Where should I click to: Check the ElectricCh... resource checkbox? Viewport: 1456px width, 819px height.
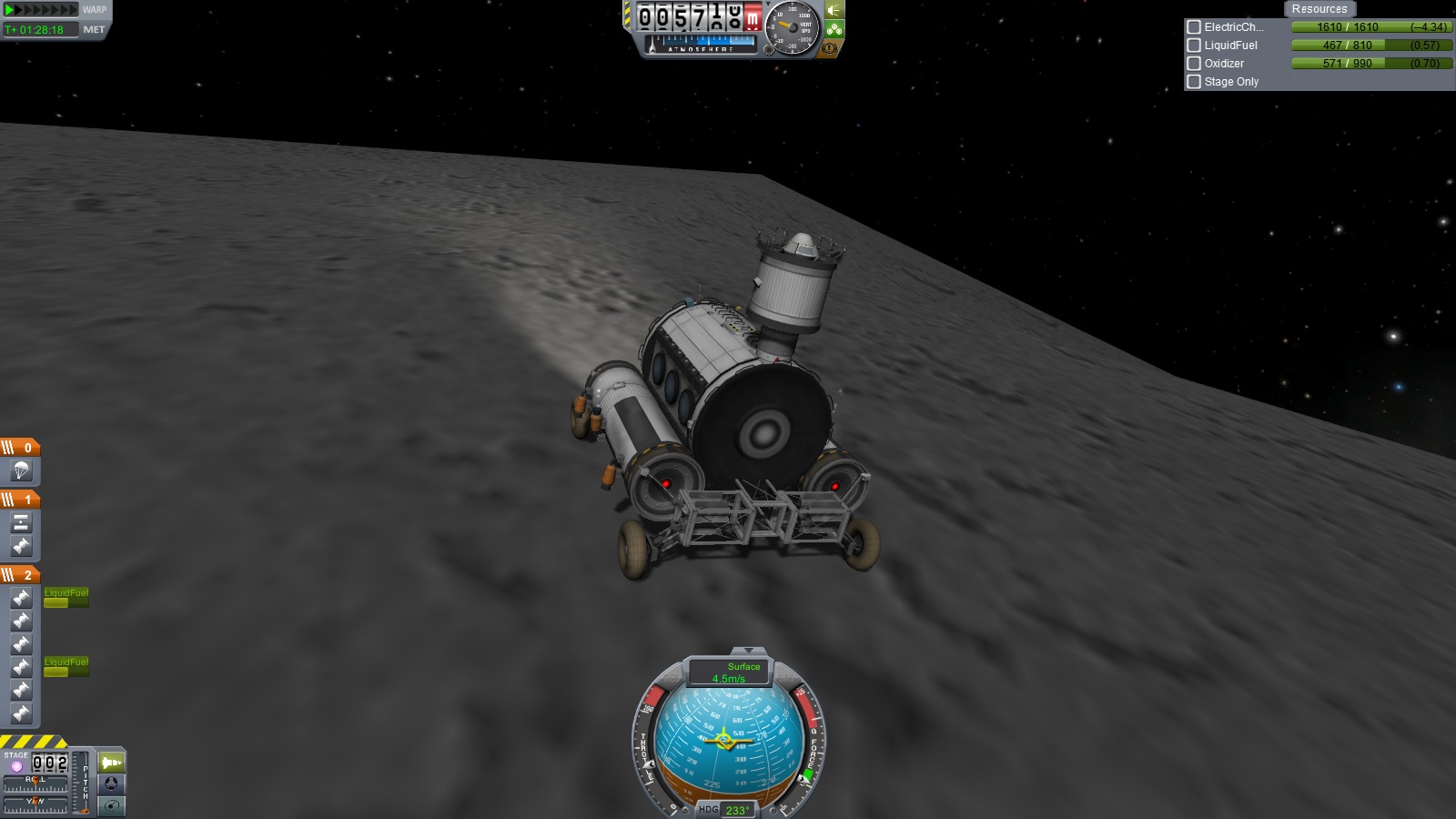pyautogui.click(x=1194, y=27)
